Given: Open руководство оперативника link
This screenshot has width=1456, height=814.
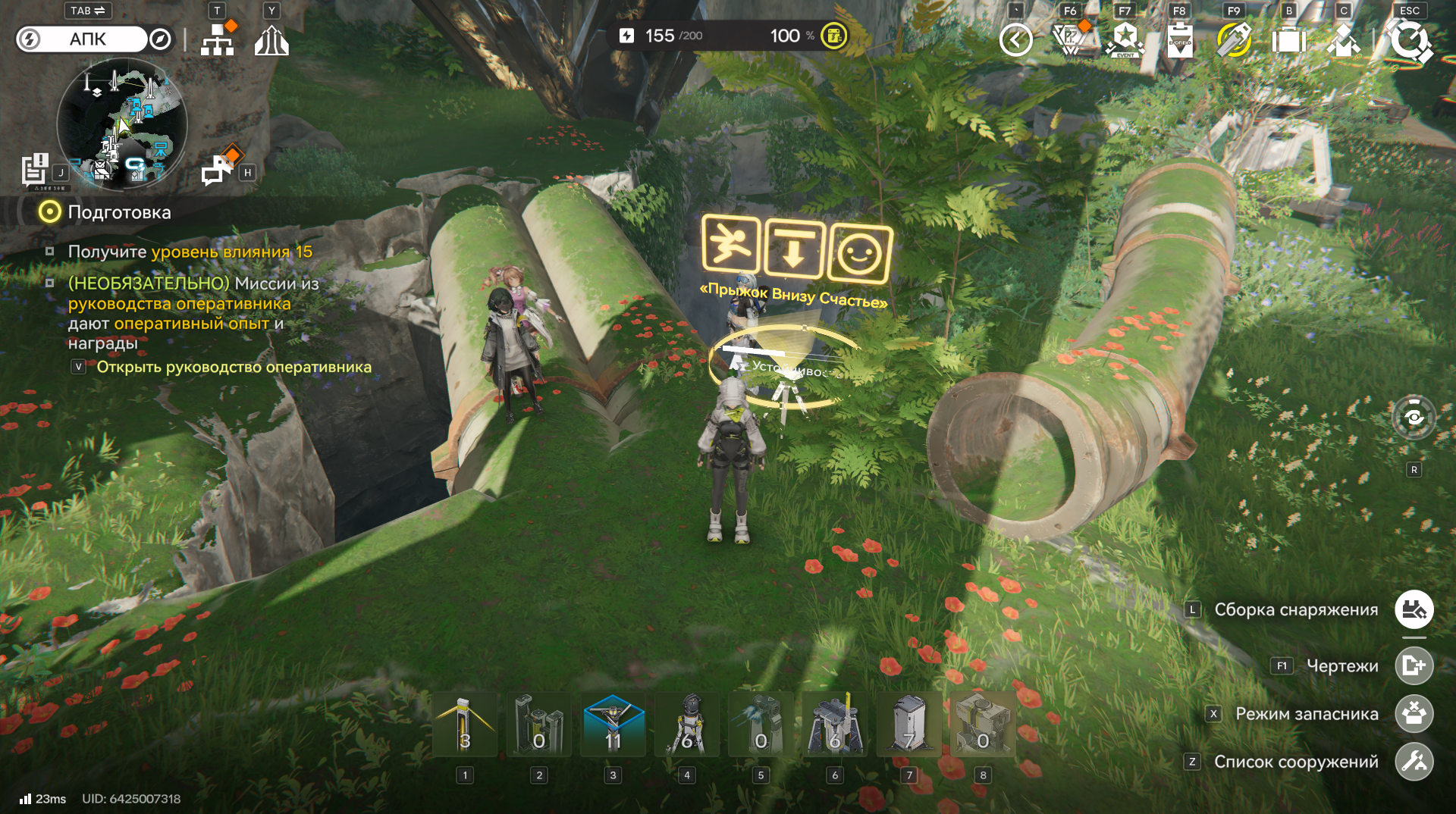Looking at the screenshot, I should [234, 368].
